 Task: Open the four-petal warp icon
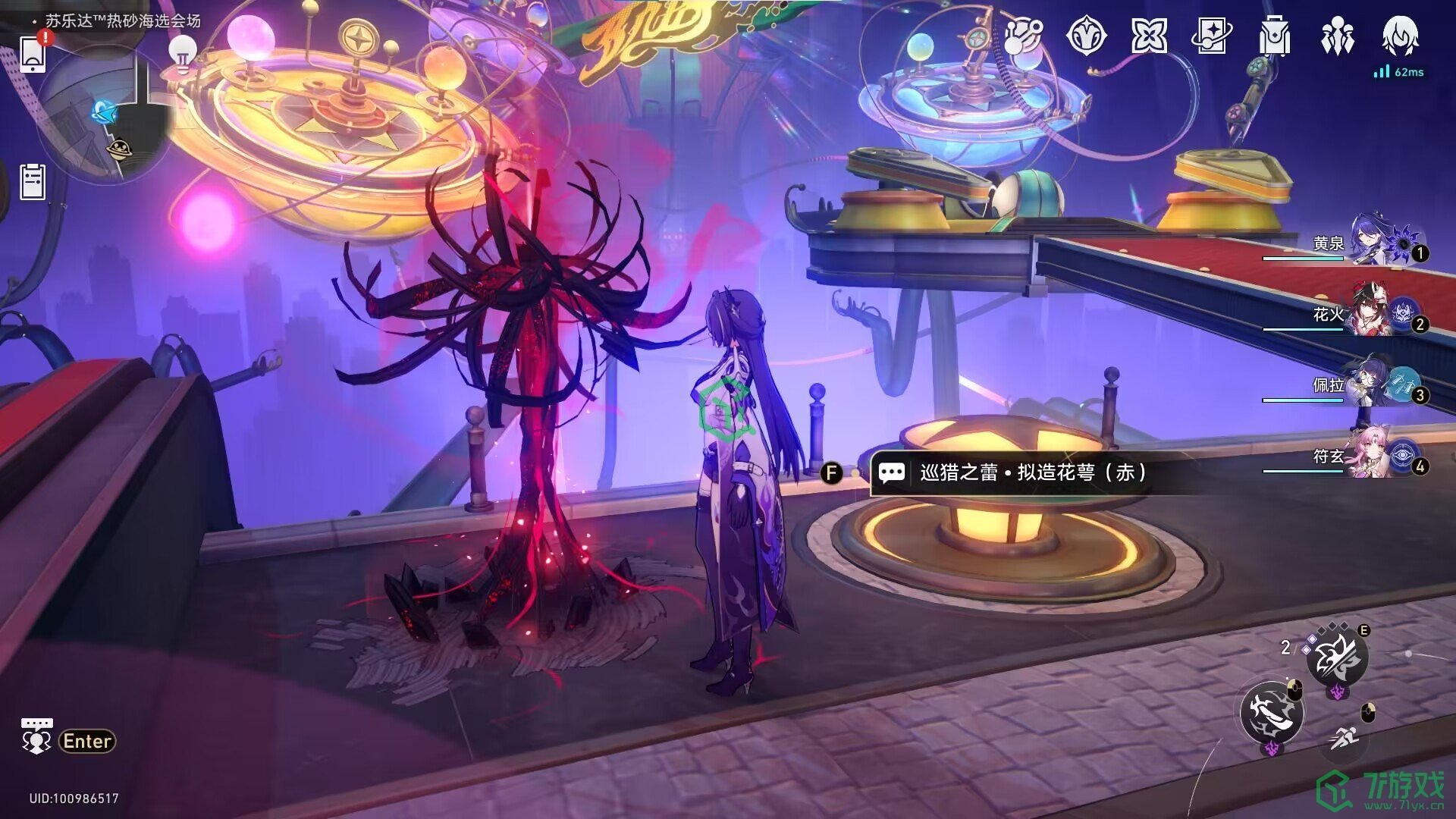point(1149,36)
